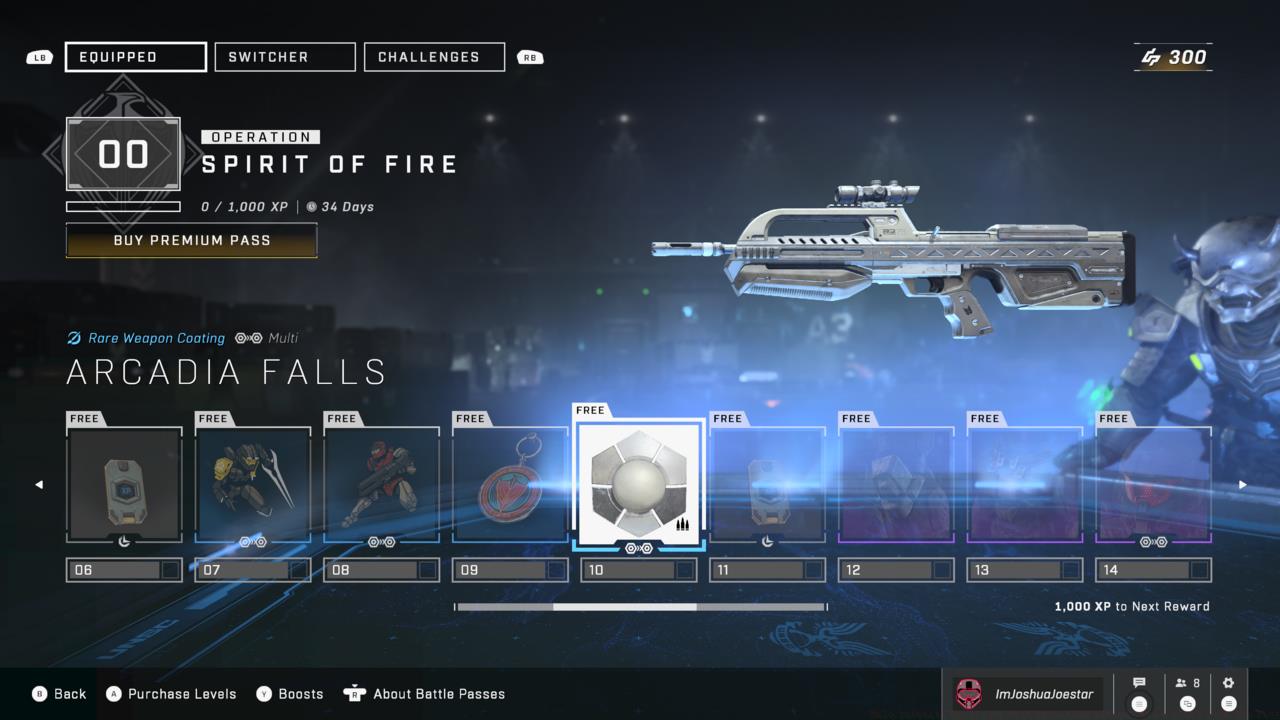Click the 300 credits balance
Screen dimensions: 1280x720
(1174, 57)
